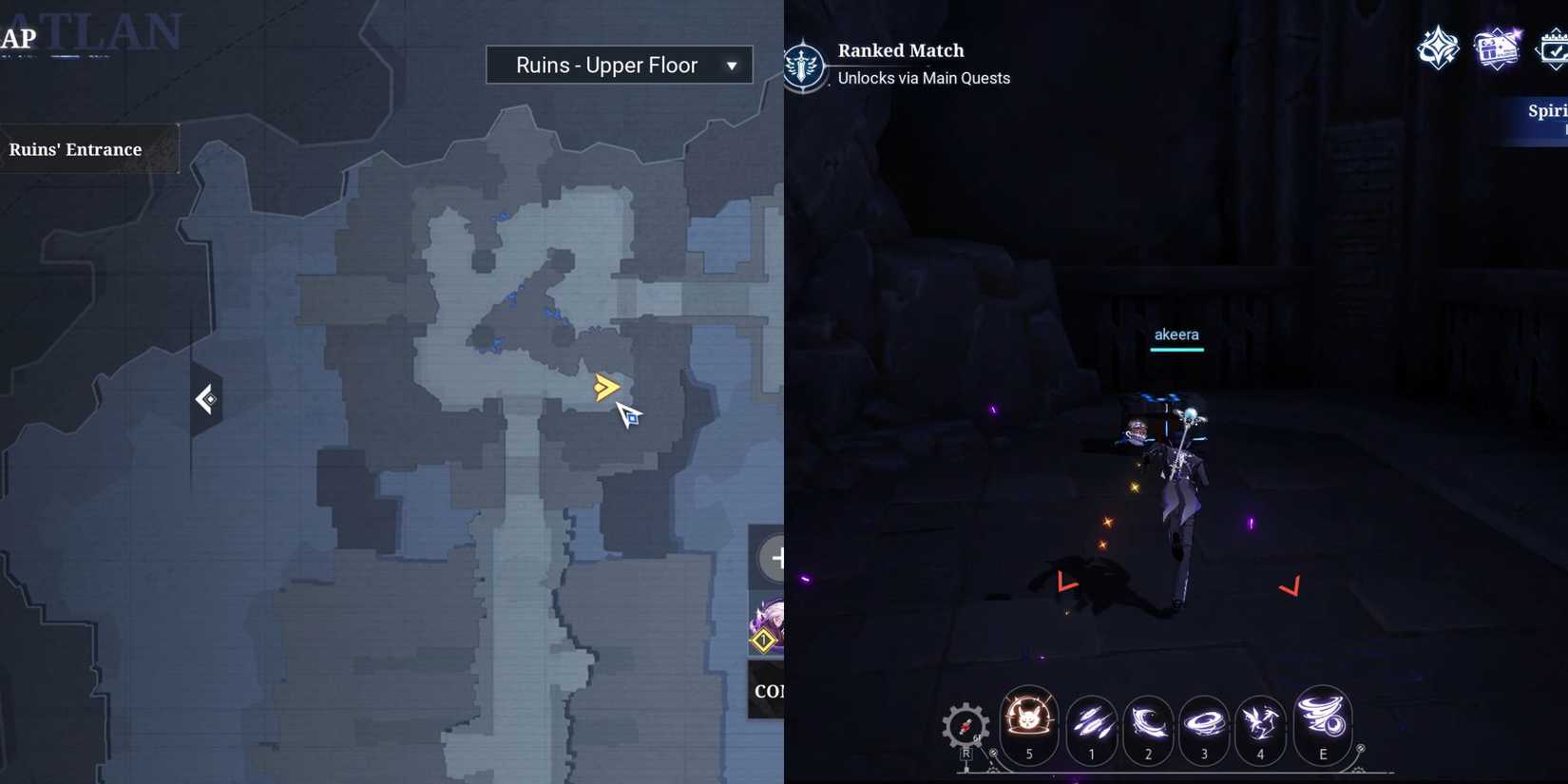Open the Ruins - Upper Floor dropdown
Image resolution: width=1568 pixels, height=784 pixels.
click(x=619, y=65)
